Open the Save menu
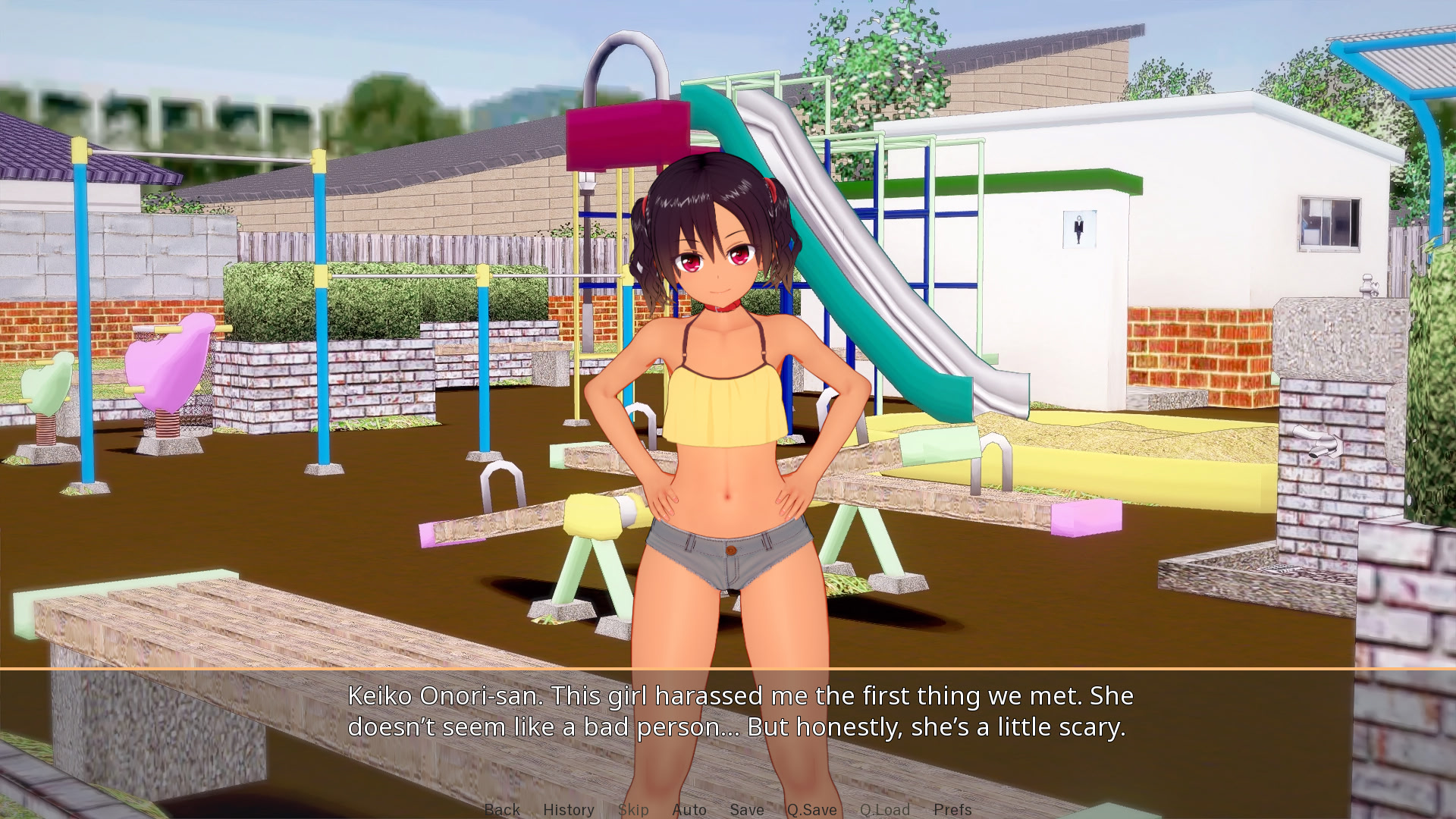This screenshot has height=819, width=1456. pyautogui.click(x=746, y=809)
